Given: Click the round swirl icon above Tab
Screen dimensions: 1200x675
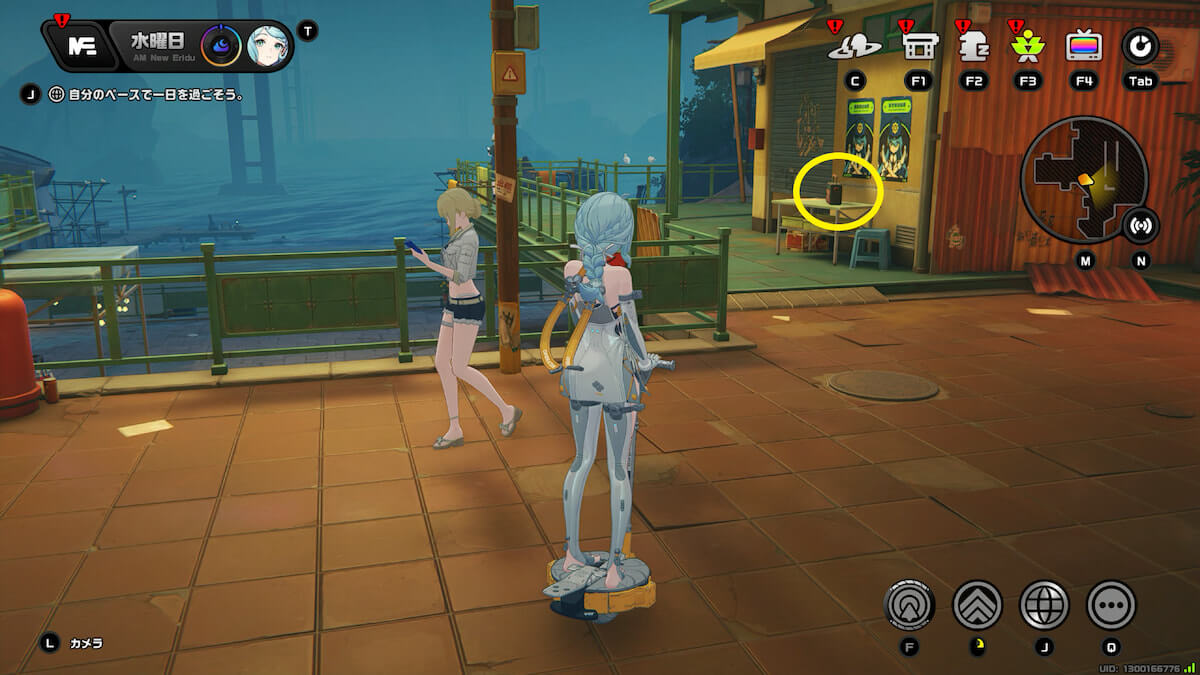Looking at the screenshot, I should point(1140,46).
